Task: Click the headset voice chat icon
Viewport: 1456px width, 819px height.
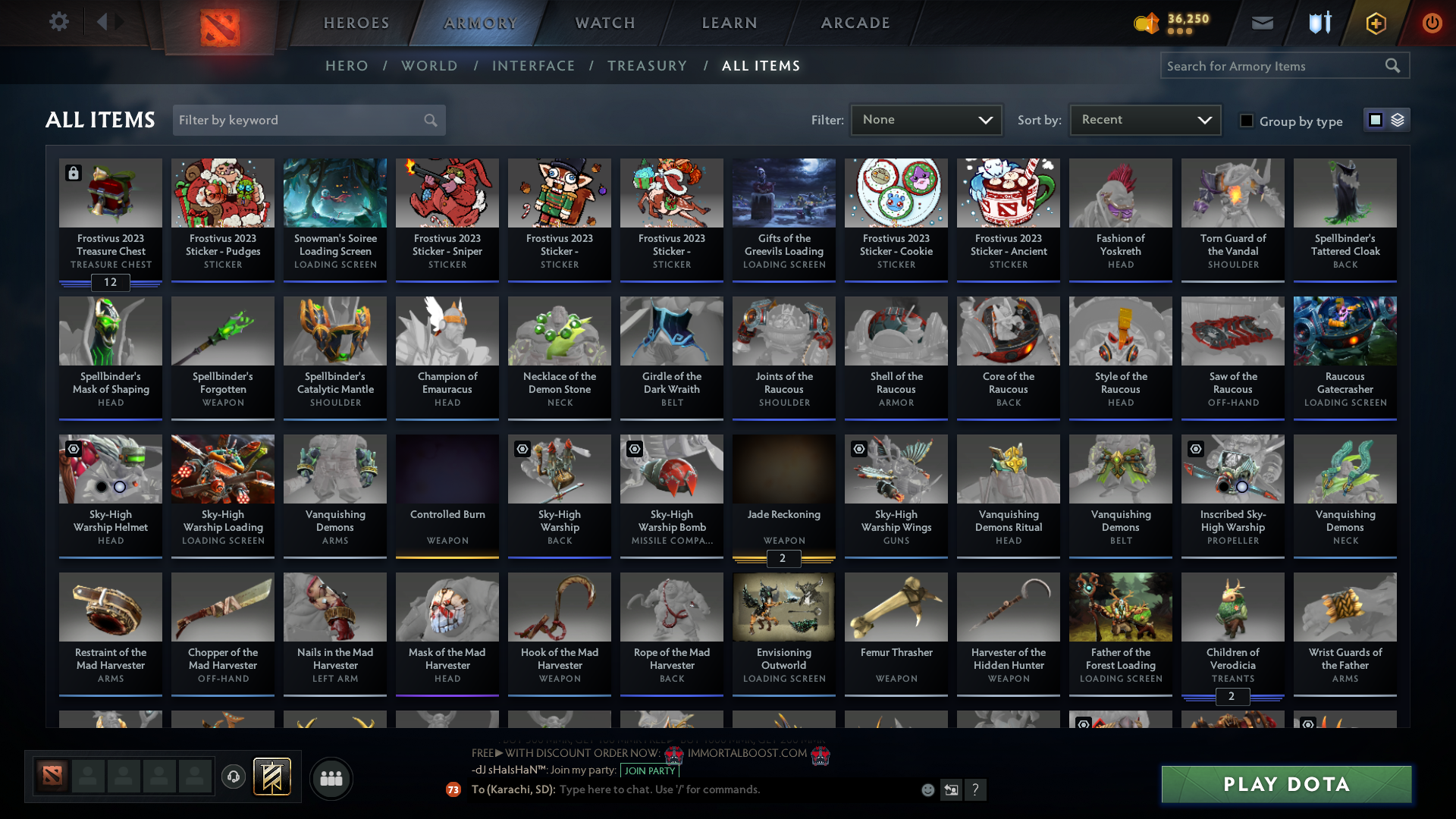Action: point(234,777)
